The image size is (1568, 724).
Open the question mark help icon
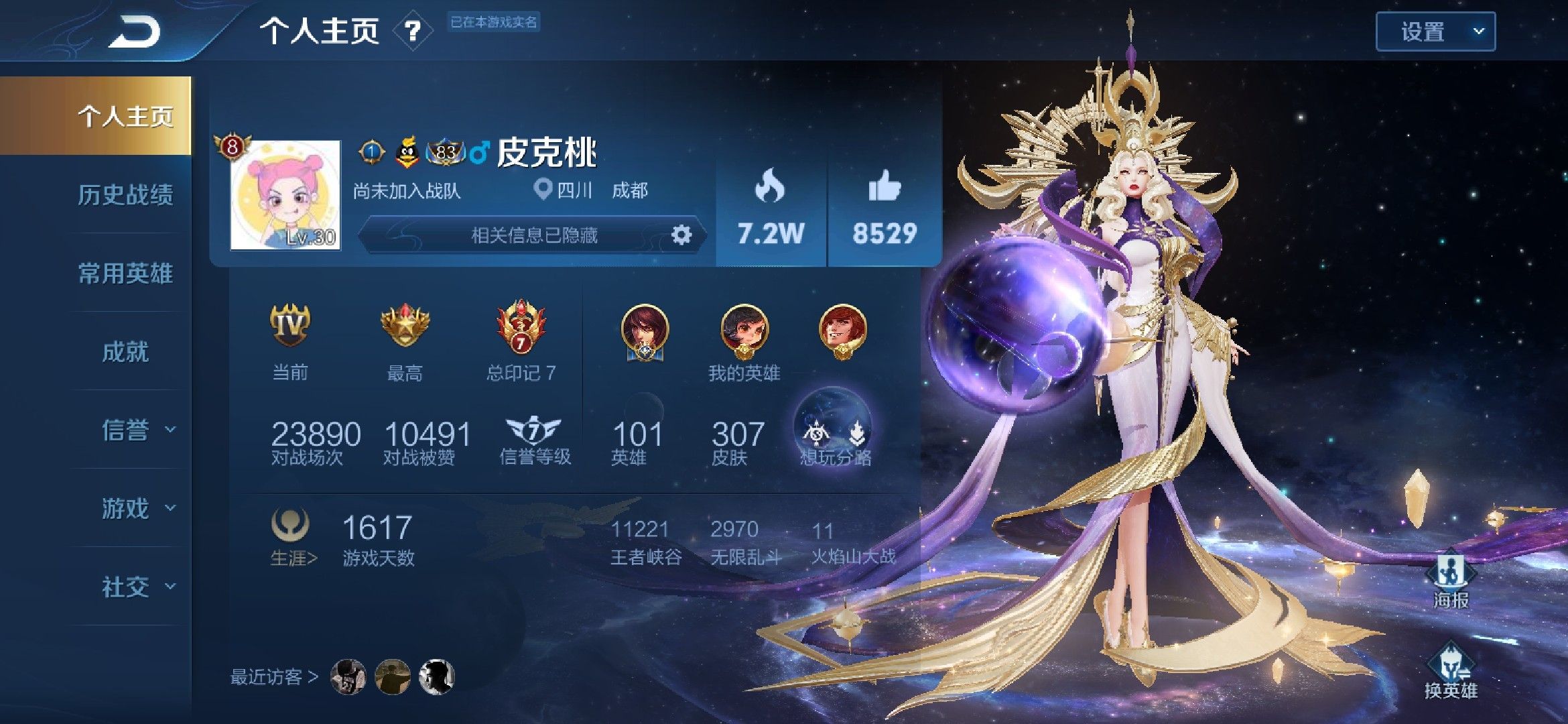tap(413, 31)
